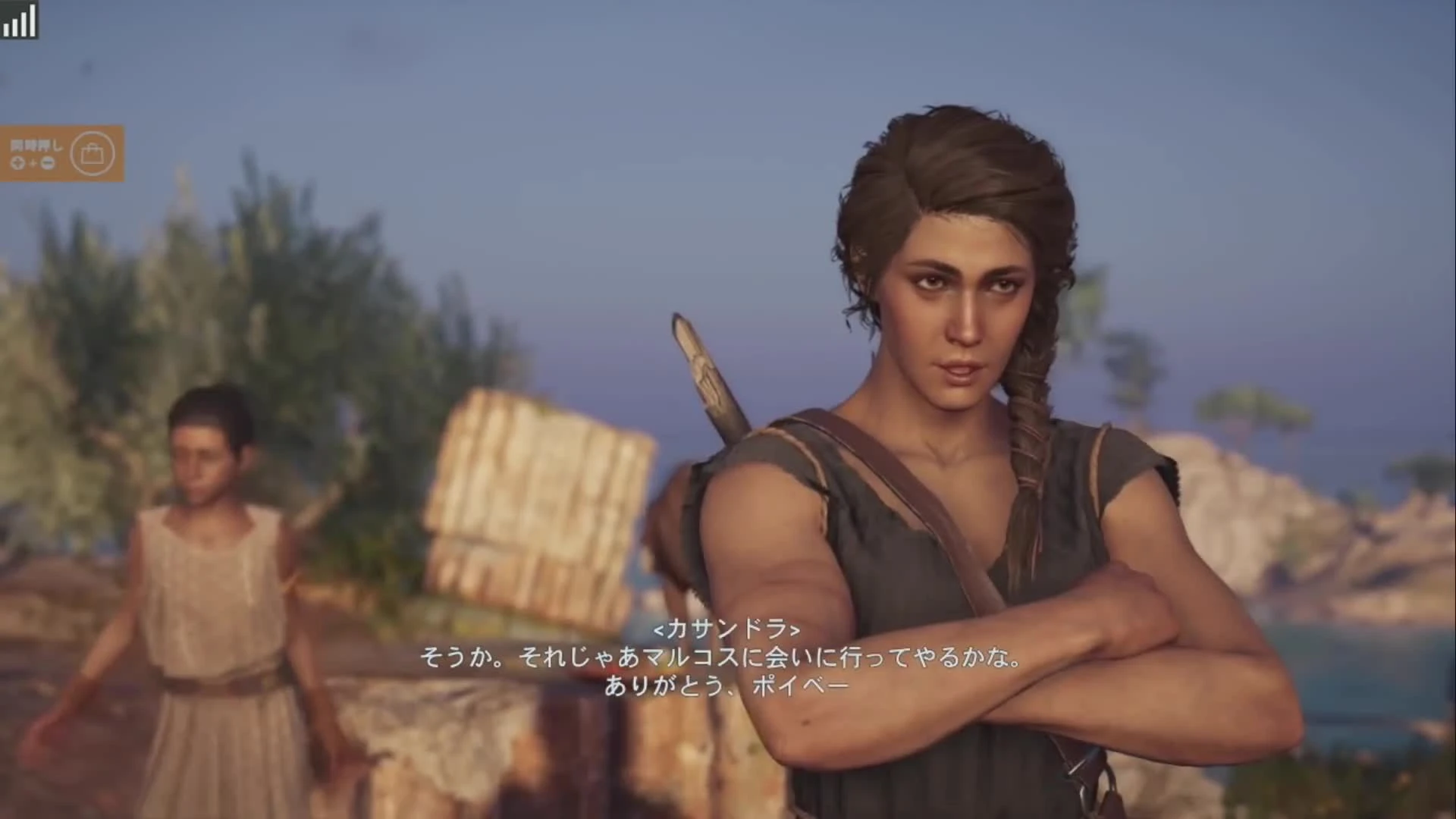
Task: Click the 同時押し label text
Action: point(36,145)
